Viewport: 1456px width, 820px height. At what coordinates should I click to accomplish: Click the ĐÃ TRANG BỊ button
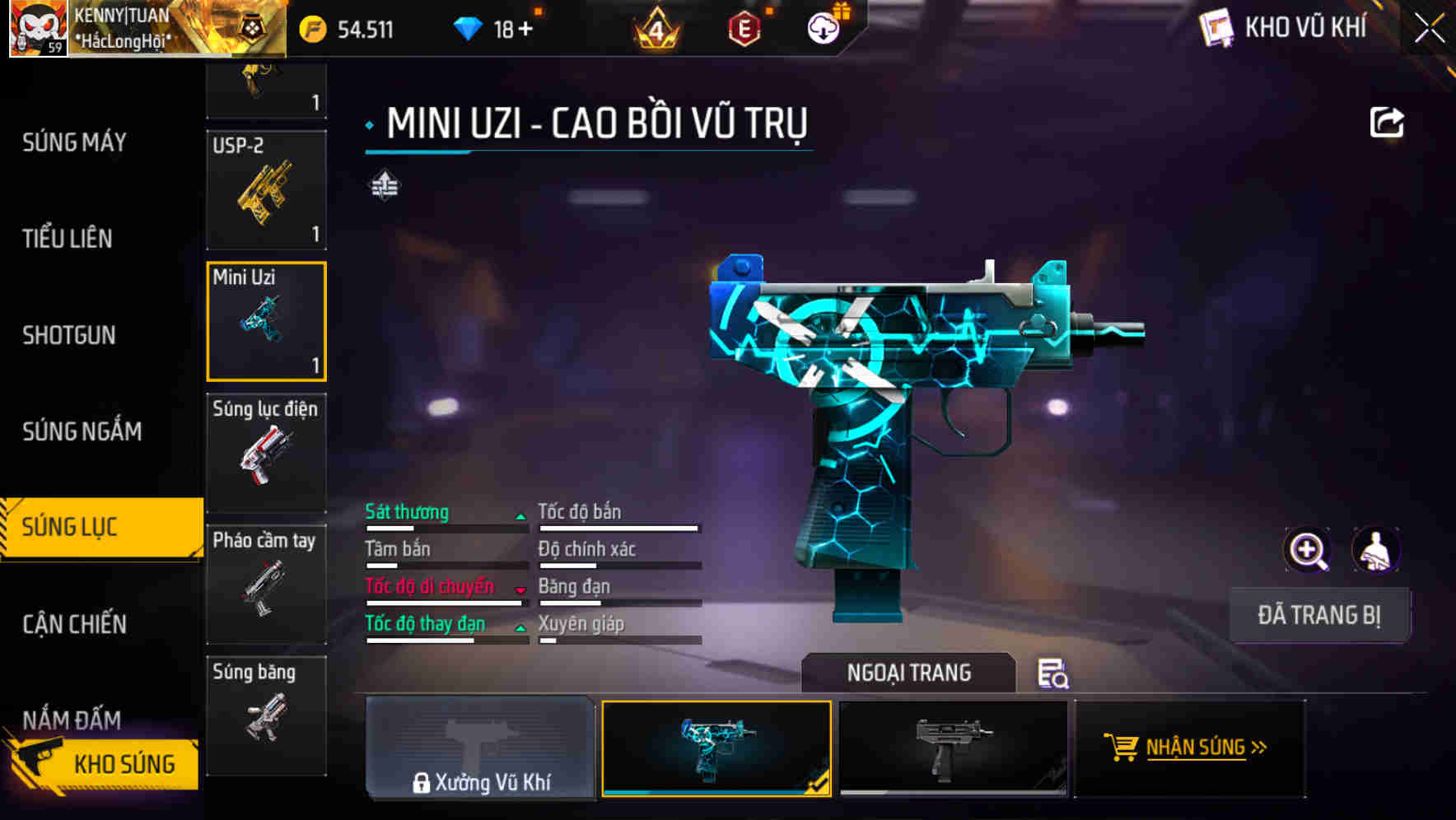click(x=1318, y=615)
